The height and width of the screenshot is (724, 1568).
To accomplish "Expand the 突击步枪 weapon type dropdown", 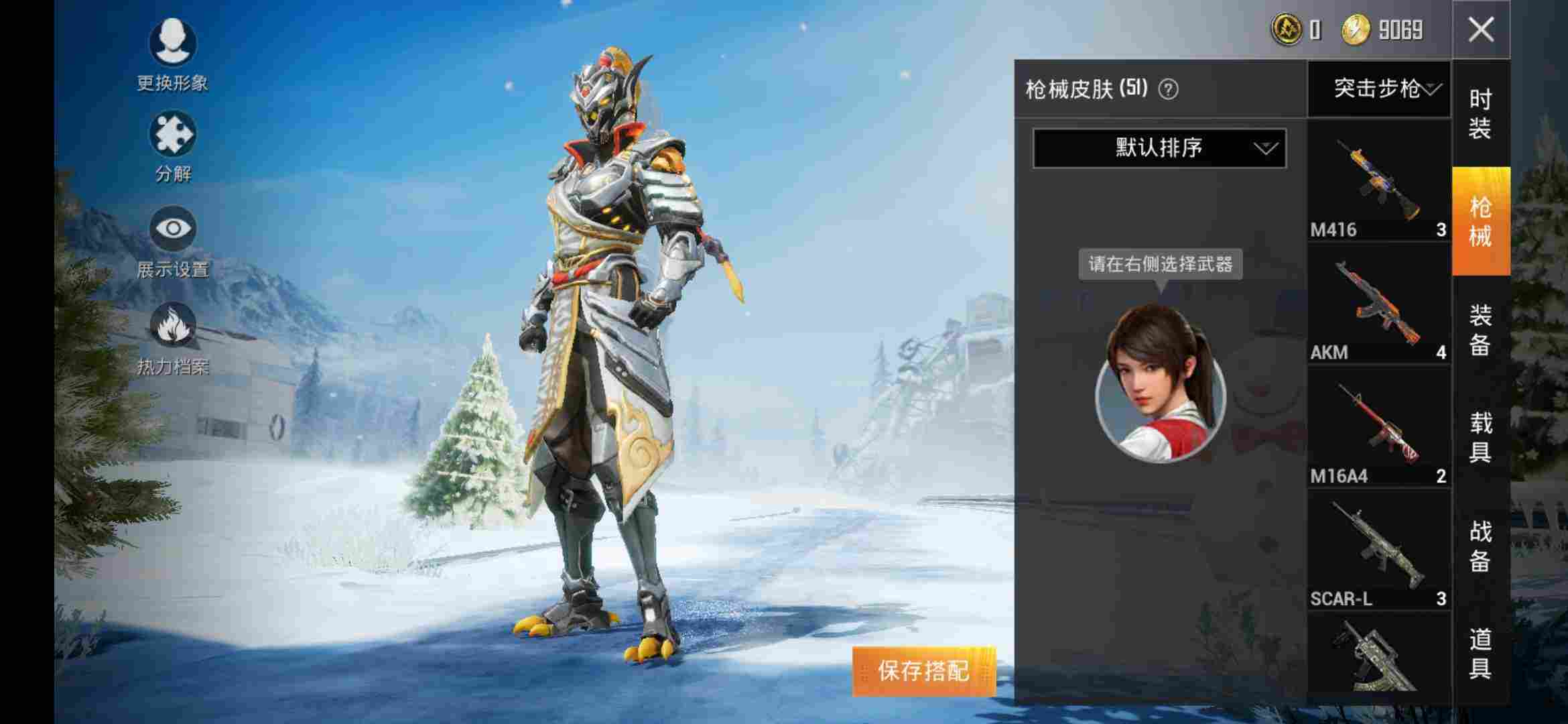I will click(1379, 88).
